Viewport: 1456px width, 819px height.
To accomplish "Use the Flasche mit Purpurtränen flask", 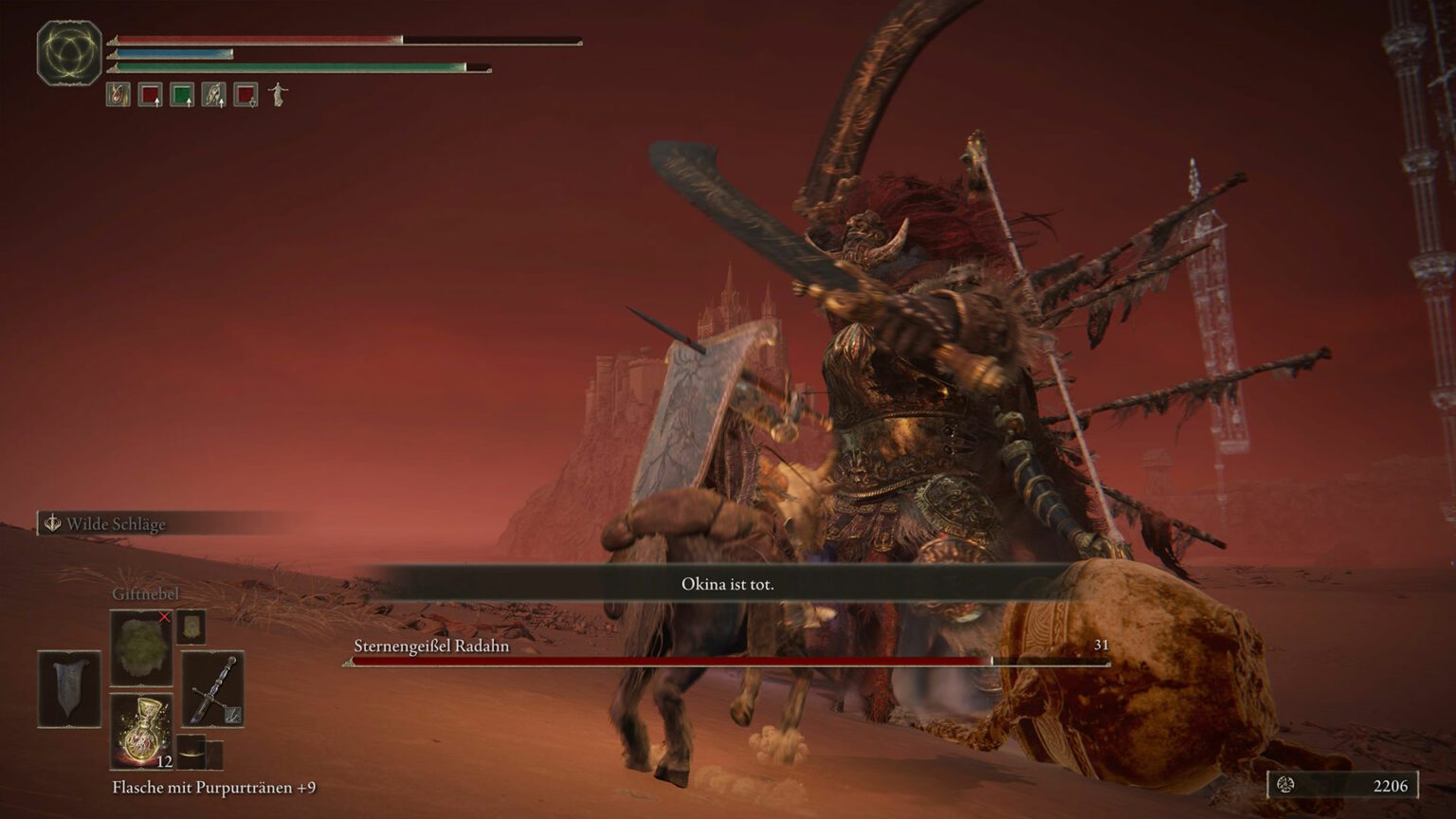I will pyautogui.click(x=141, y=731).
